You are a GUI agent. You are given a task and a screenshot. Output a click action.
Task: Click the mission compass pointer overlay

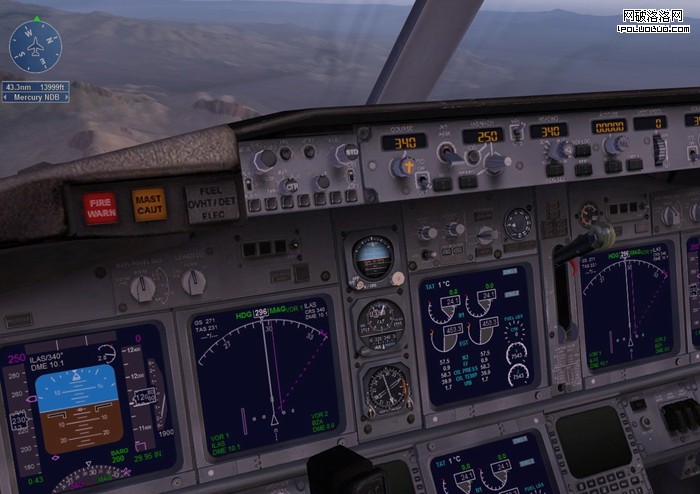click(35, 45)
